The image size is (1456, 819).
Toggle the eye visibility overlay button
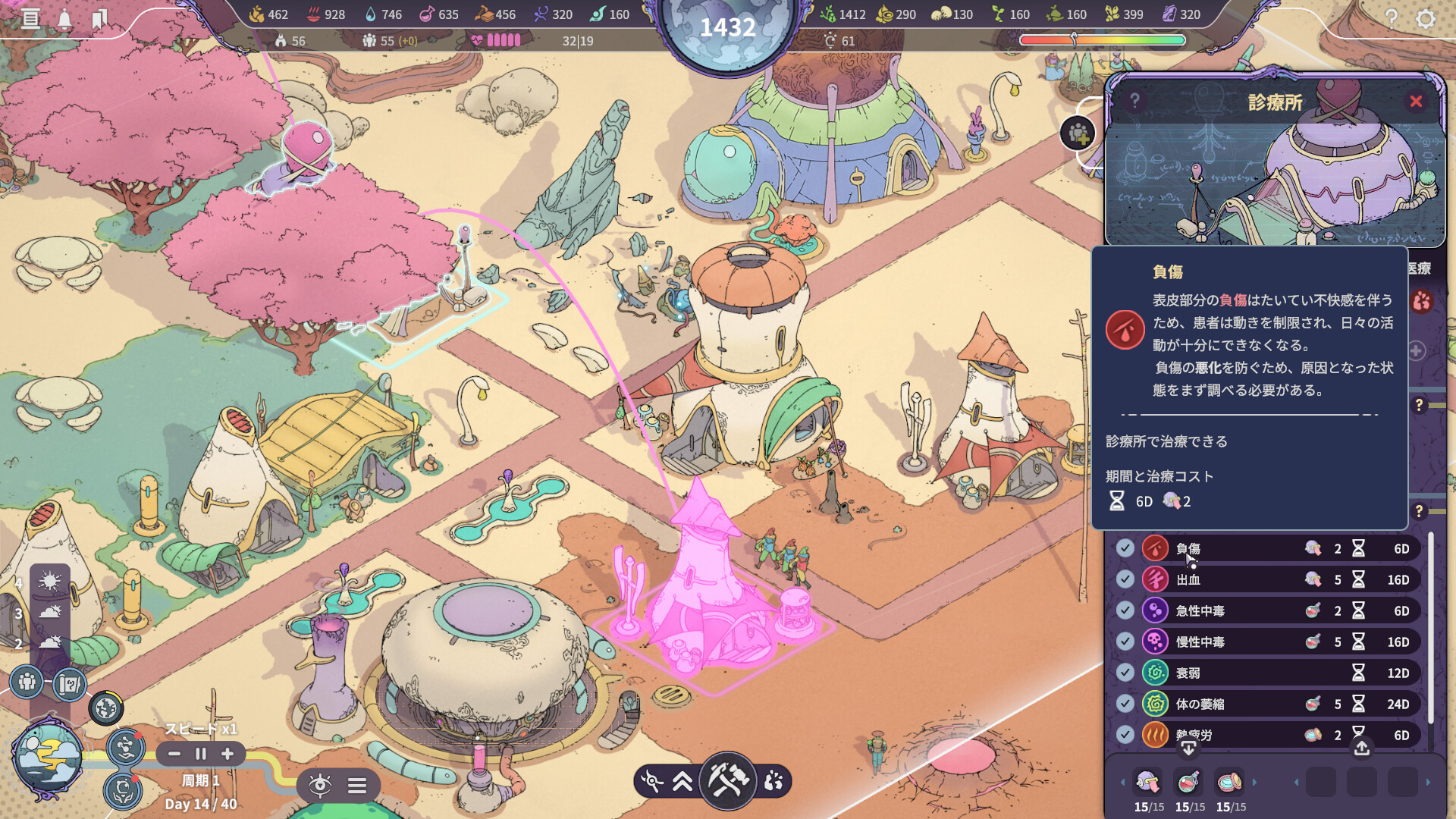320,785
